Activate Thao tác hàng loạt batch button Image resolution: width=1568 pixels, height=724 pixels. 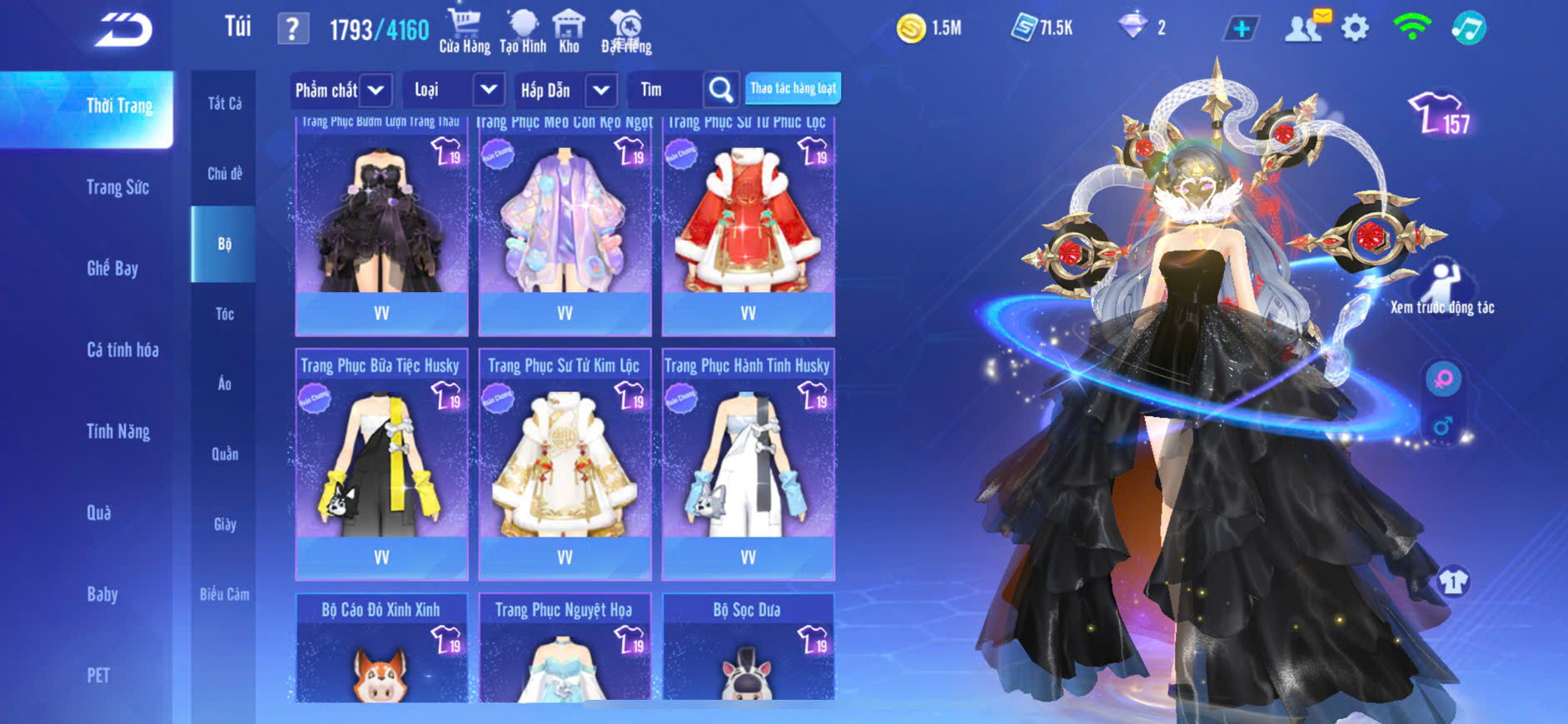pyautogui.click(x=793, y=88)
